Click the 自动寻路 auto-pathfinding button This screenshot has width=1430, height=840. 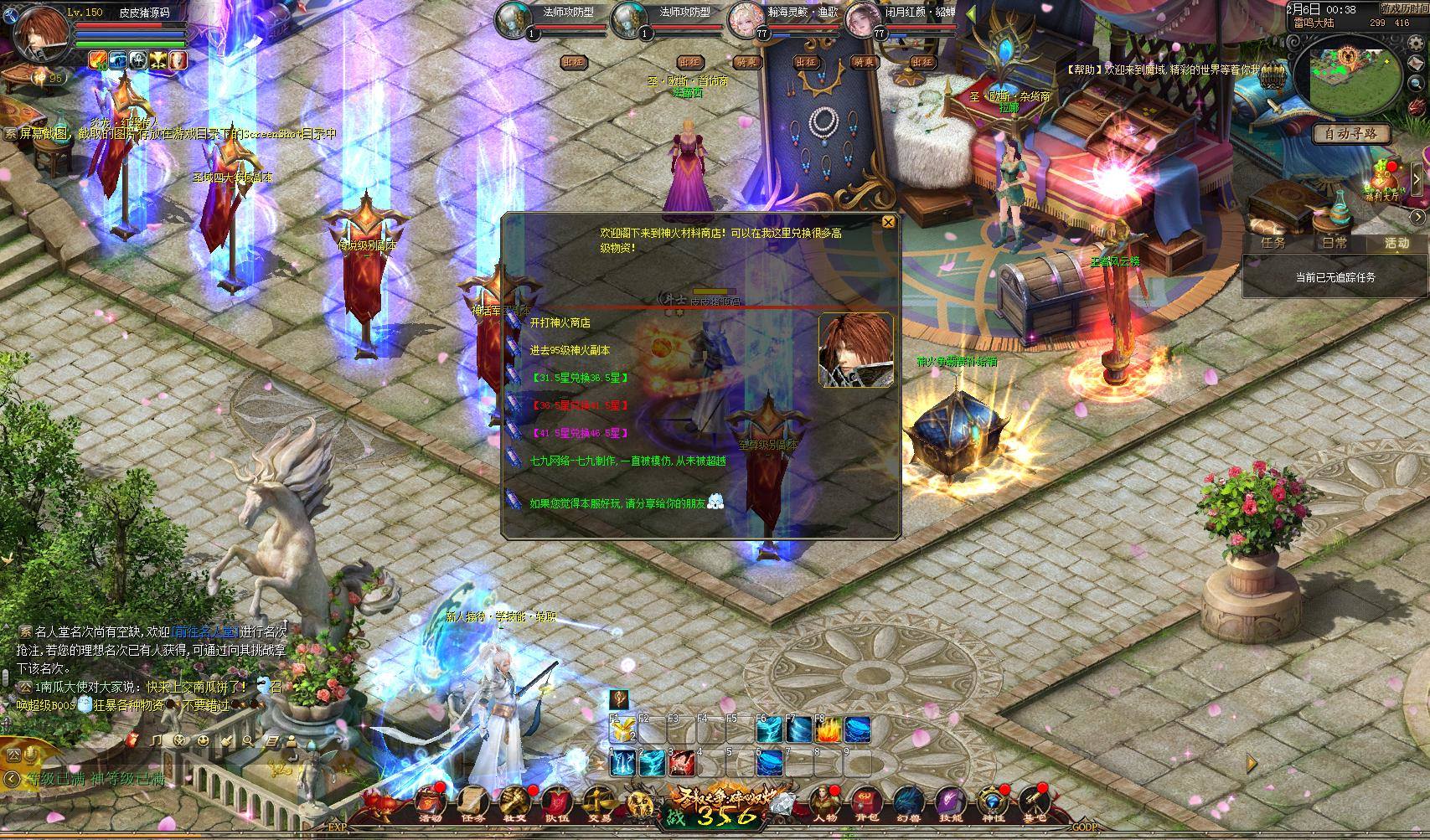[1350, 133]
